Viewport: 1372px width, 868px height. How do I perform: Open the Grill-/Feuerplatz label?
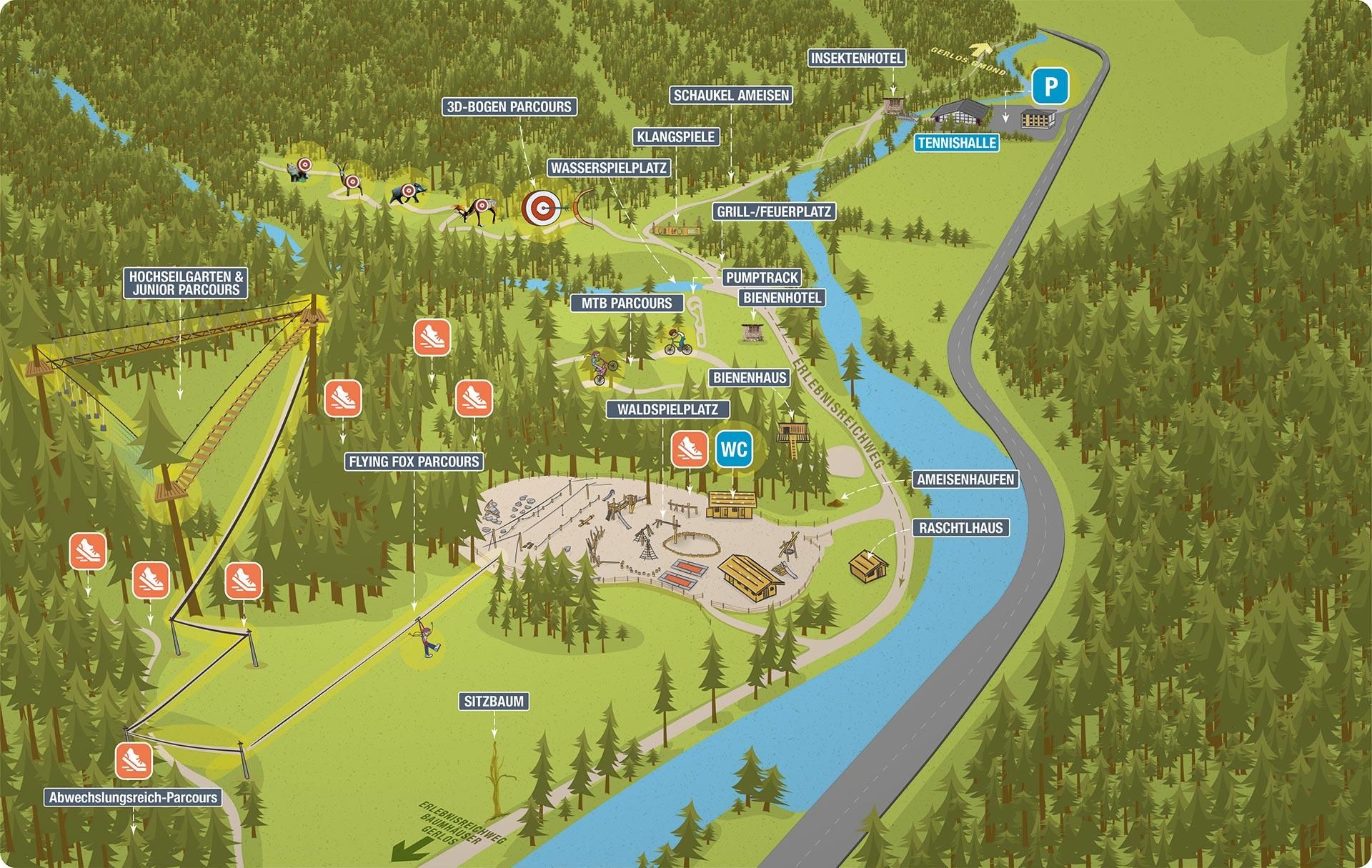[774, 211]
